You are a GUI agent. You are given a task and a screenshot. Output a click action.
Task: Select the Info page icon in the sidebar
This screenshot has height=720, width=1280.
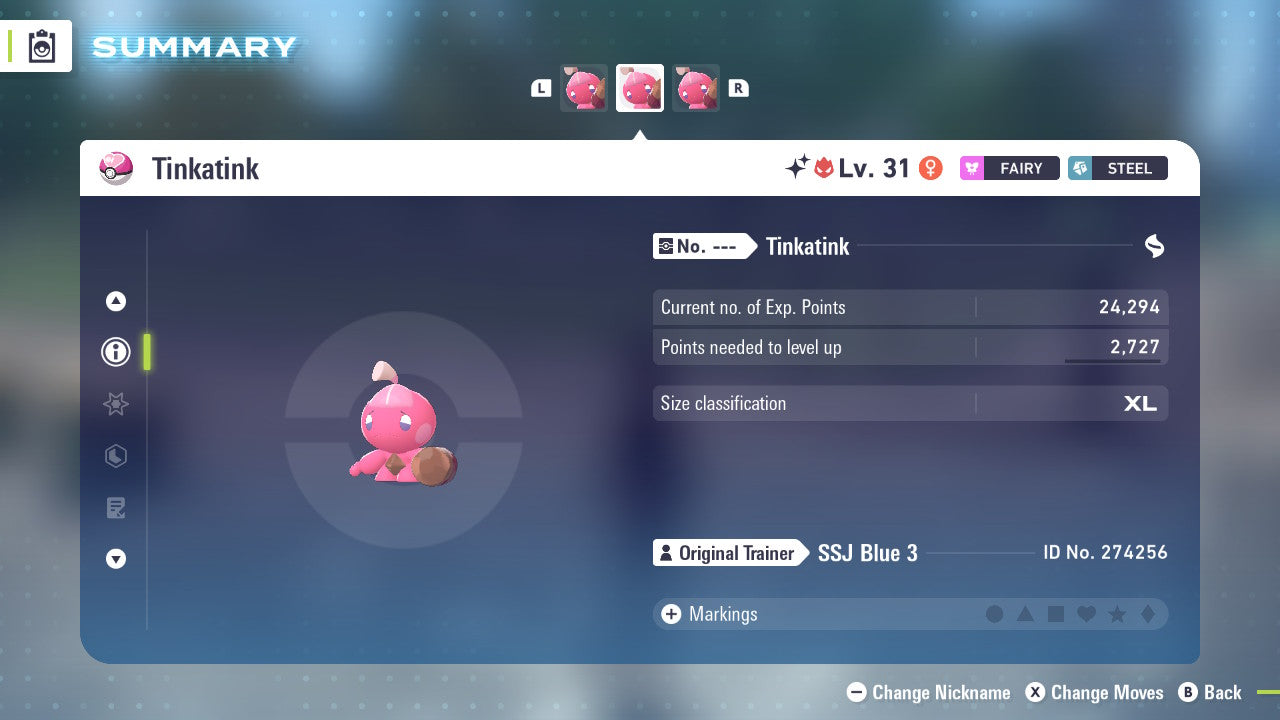coord(115,352)
